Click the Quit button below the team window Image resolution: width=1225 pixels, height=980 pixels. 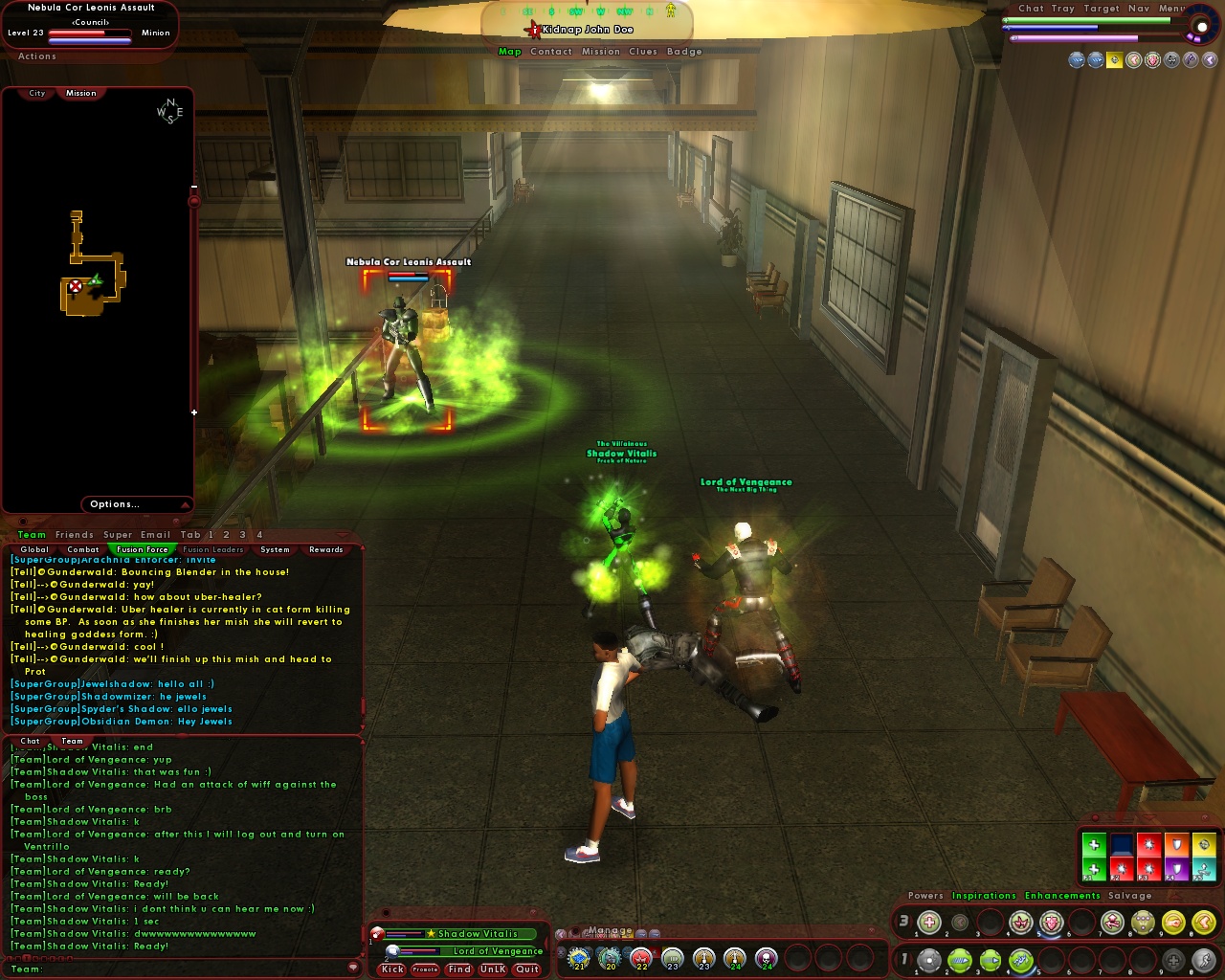526,969
